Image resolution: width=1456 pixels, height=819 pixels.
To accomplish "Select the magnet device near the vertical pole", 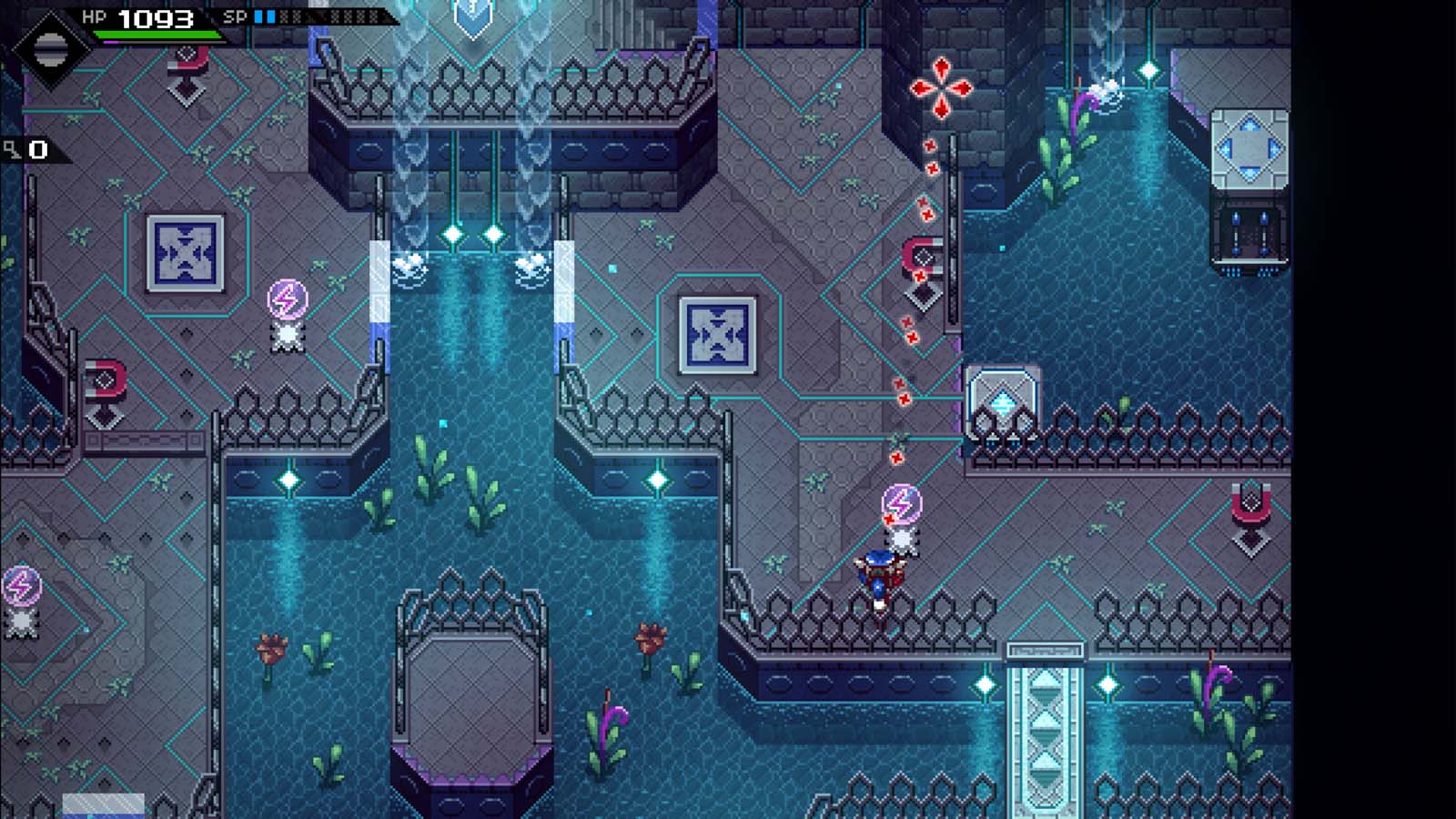I will point(922,253).
